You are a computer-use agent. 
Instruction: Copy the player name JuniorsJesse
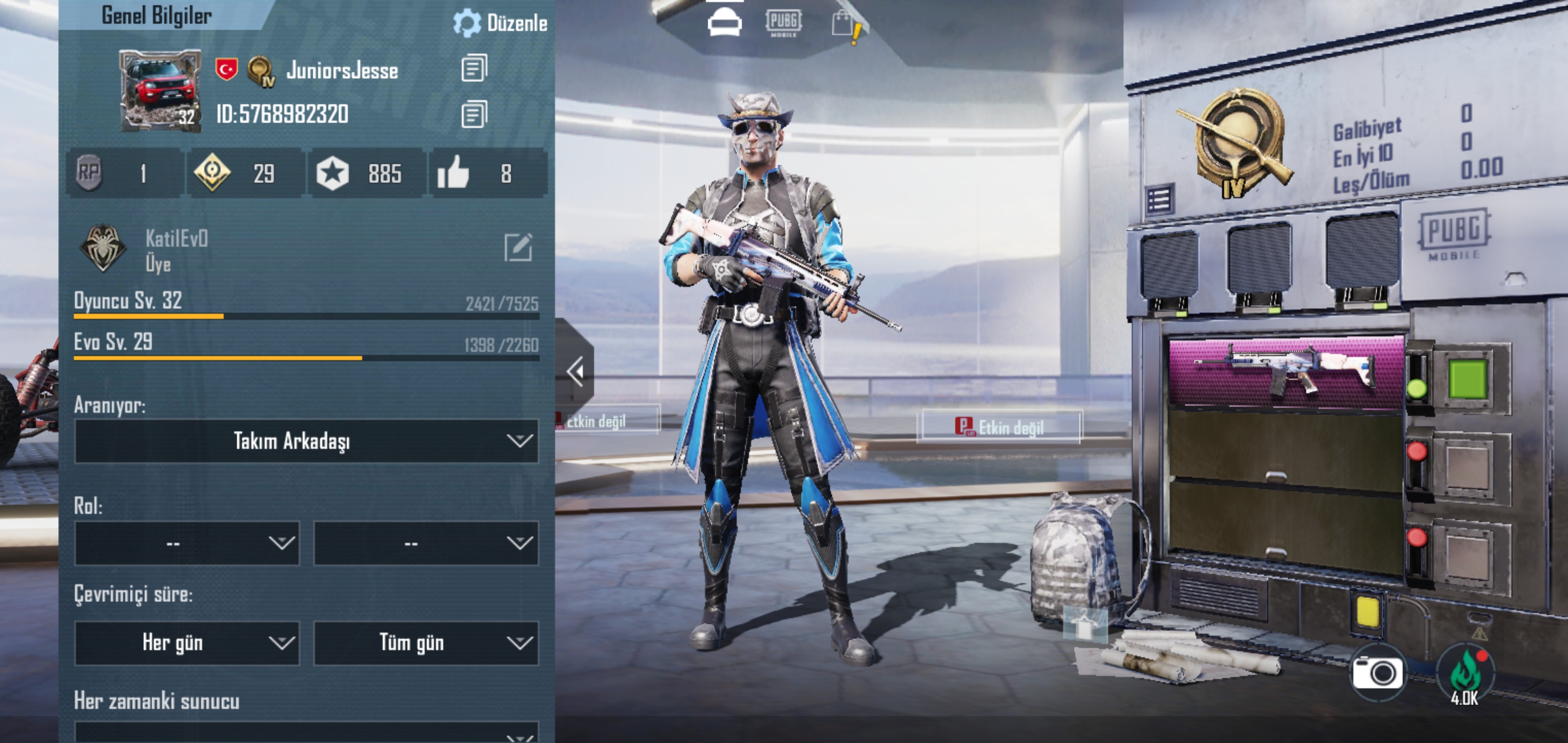[473, 68]
